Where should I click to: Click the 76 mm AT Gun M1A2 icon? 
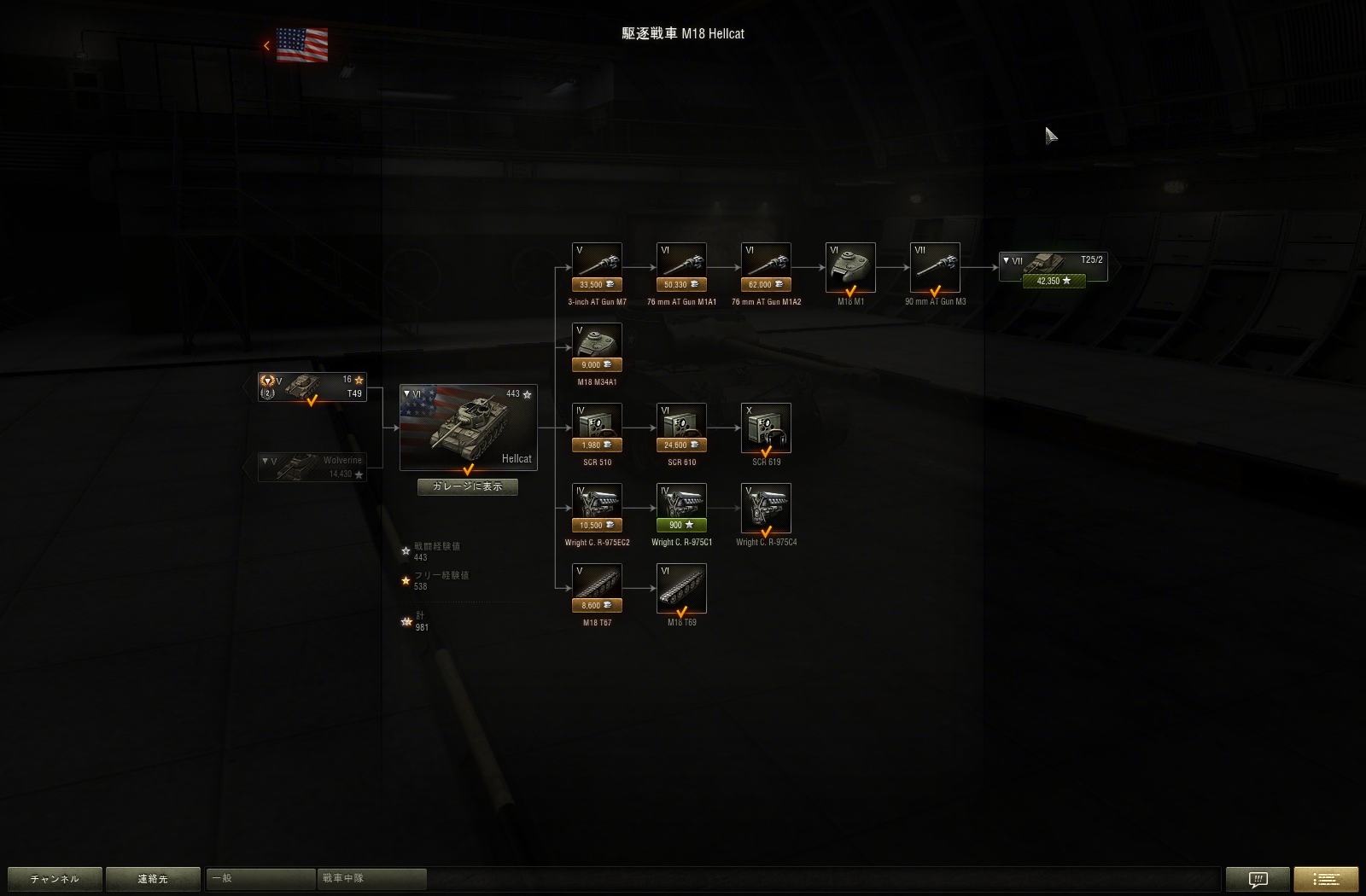click(x=765, y=260)
